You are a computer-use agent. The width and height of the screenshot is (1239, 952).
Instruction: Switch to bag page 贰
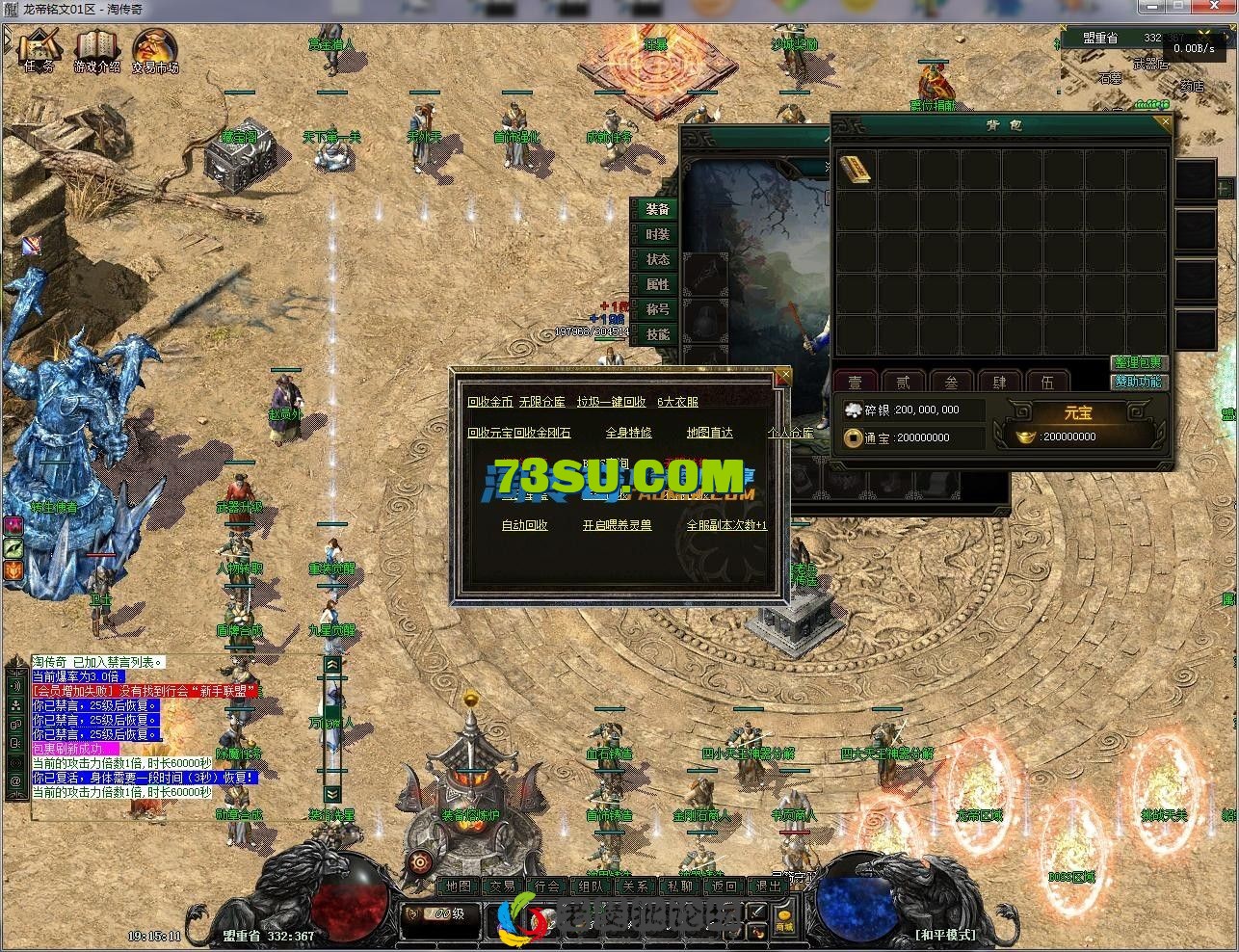(903, 383)
